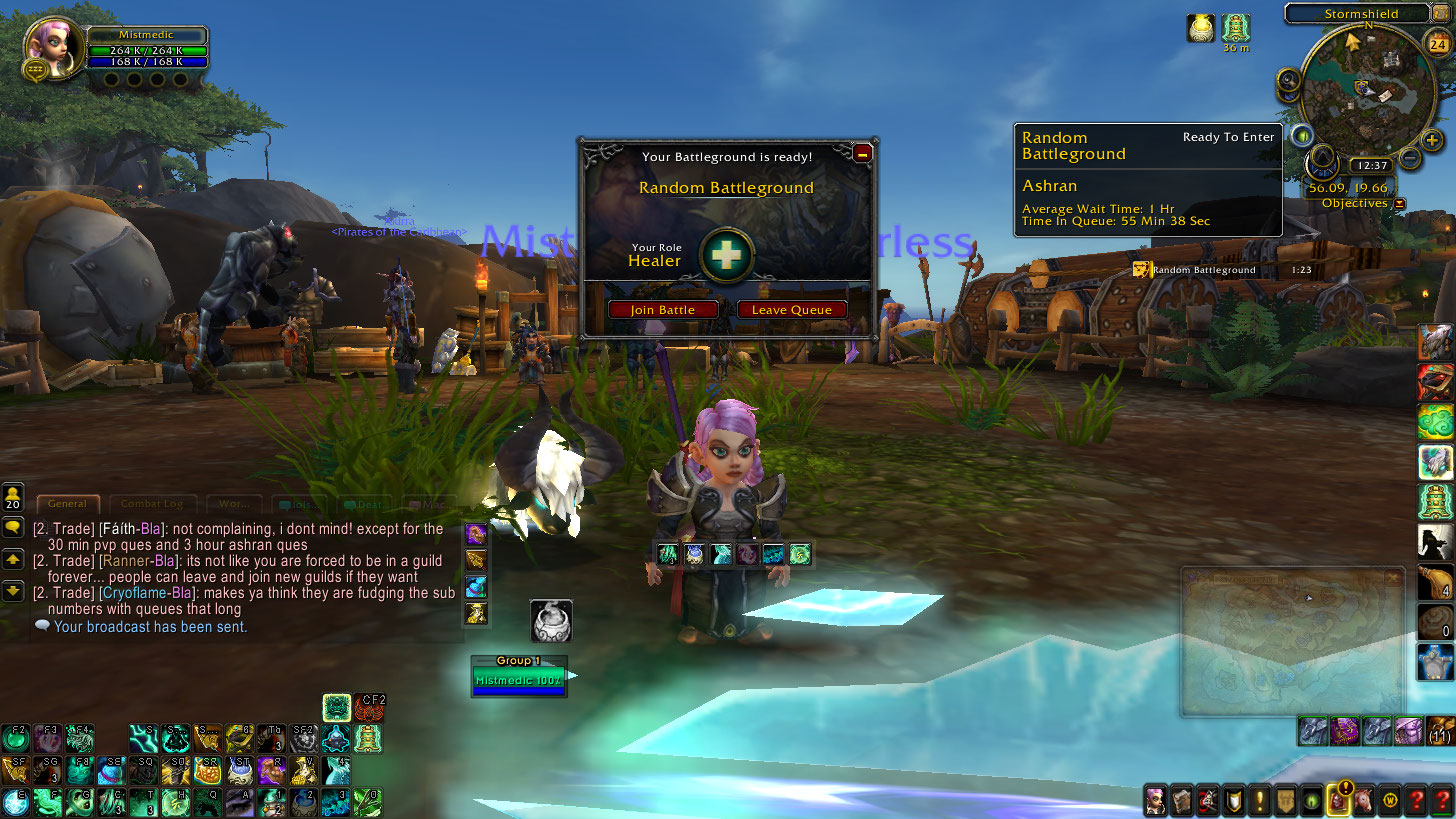Open the character info micro button
1456x819 pixels.
[1156, 800]
